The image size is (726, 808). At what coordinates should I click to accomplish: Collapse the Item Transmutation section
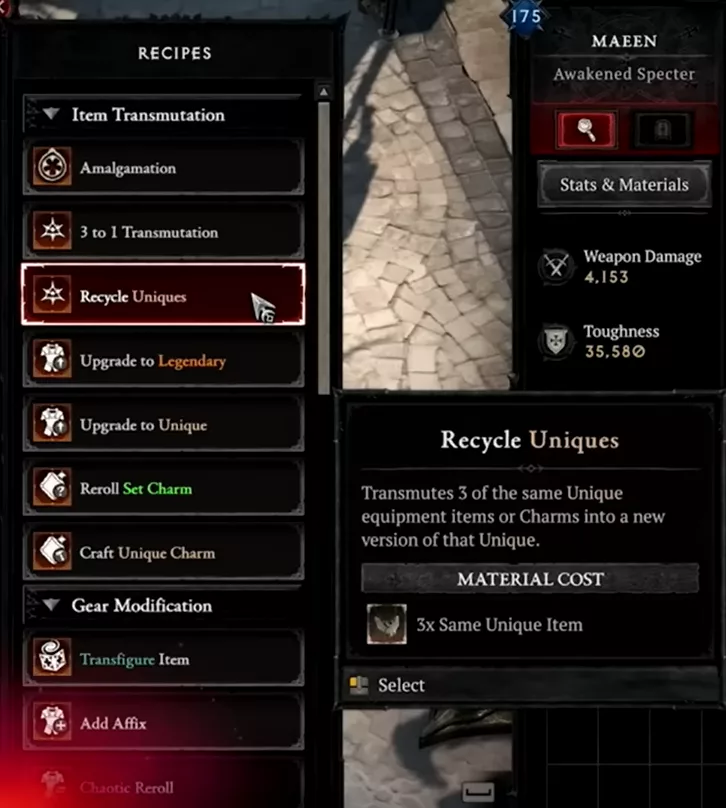[x=51, y=115]
